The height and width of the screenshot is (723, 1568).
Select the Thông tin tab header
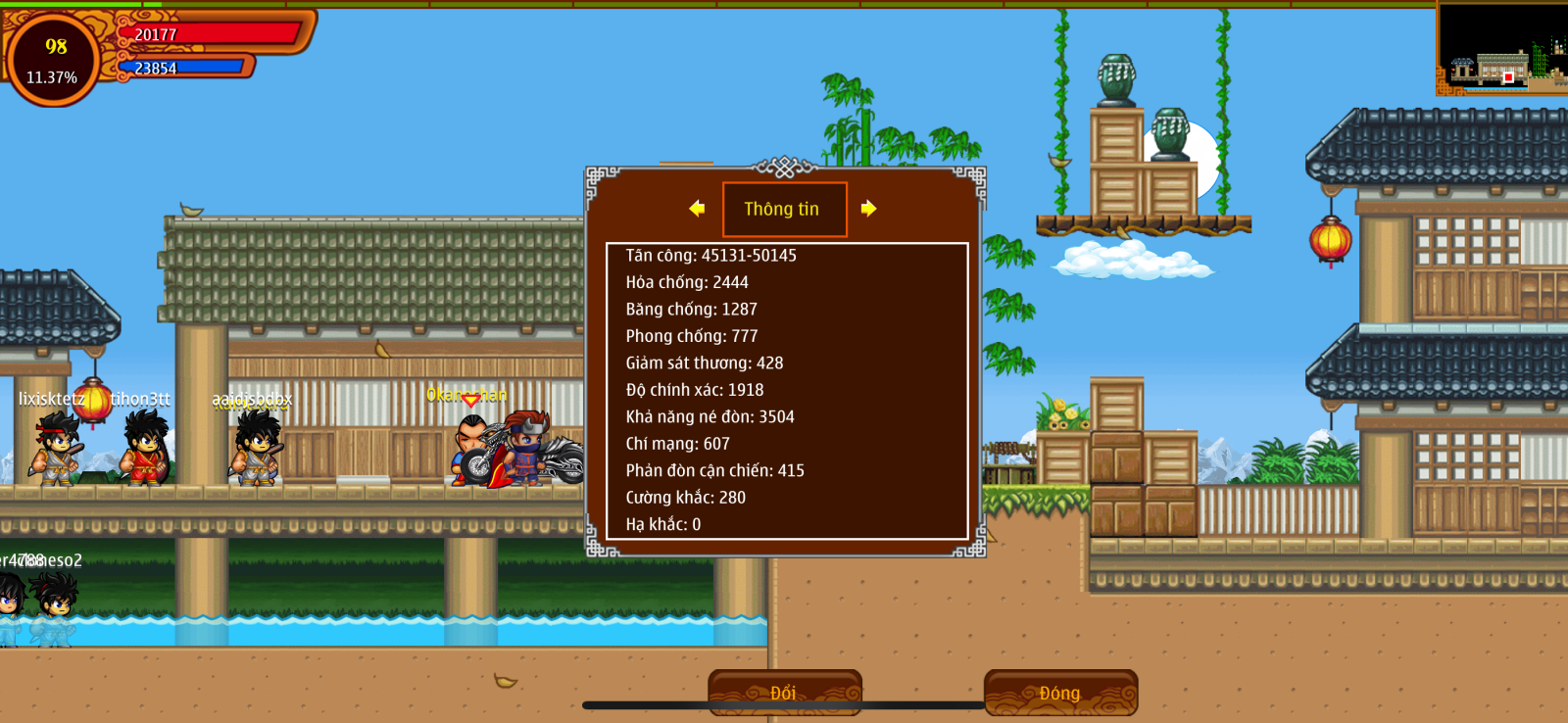tap(784, 209)
